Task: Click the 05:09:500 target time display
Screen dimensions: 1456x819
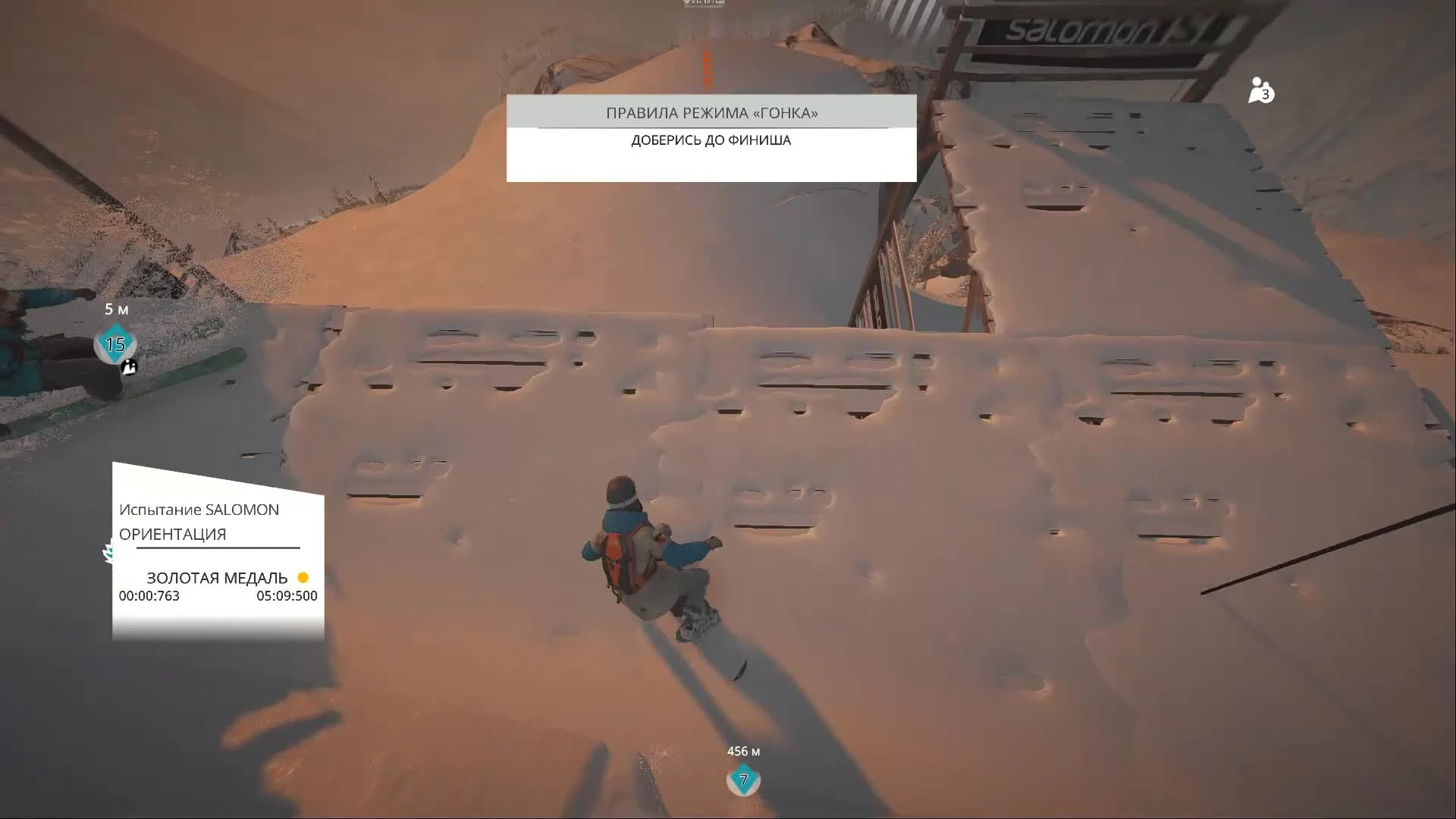Action: click(287, 596)
